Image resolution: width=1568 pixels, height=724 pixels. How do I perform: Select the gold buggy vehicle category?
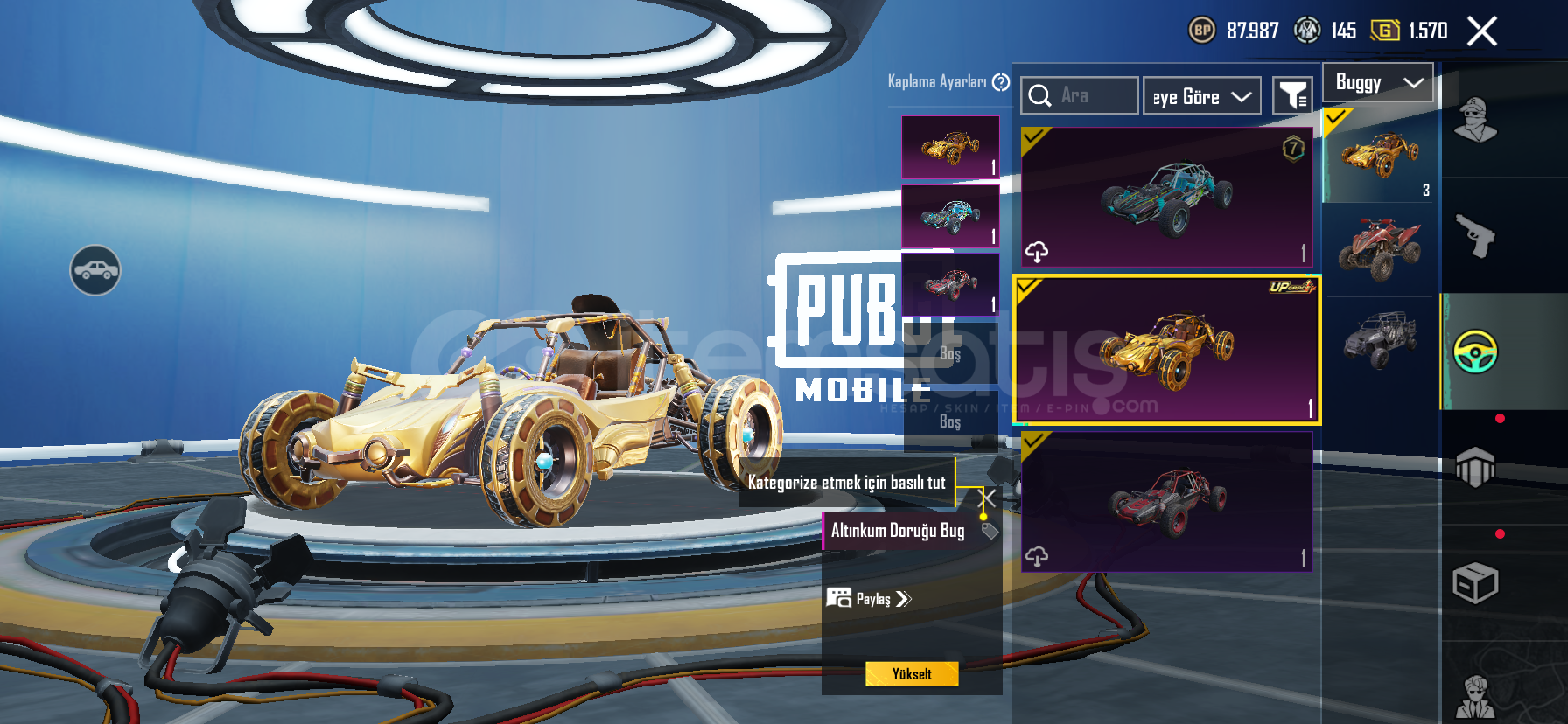[x=1379, y=156]
